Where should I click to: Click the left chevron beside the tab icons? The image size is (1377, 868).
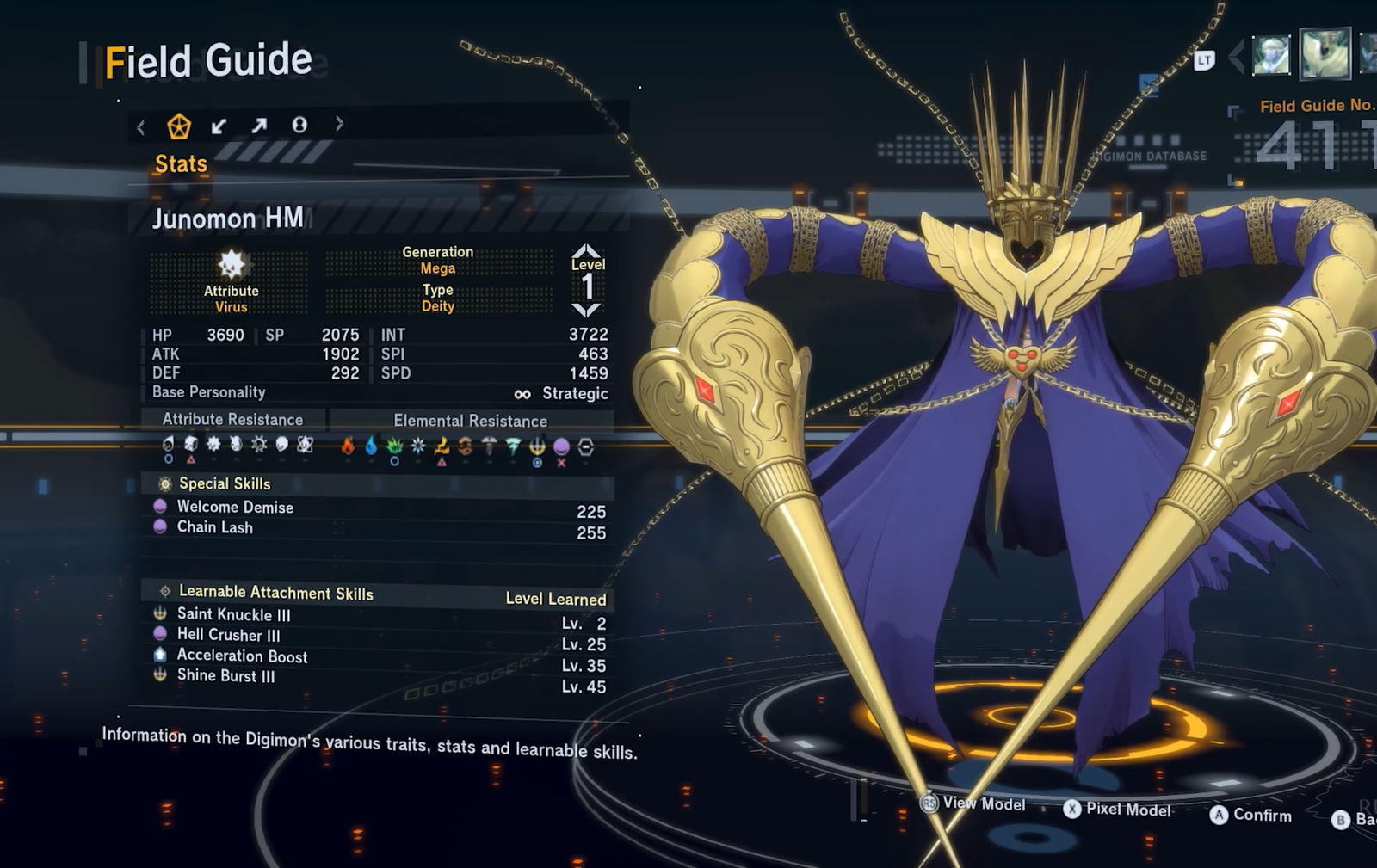(141, 128)
